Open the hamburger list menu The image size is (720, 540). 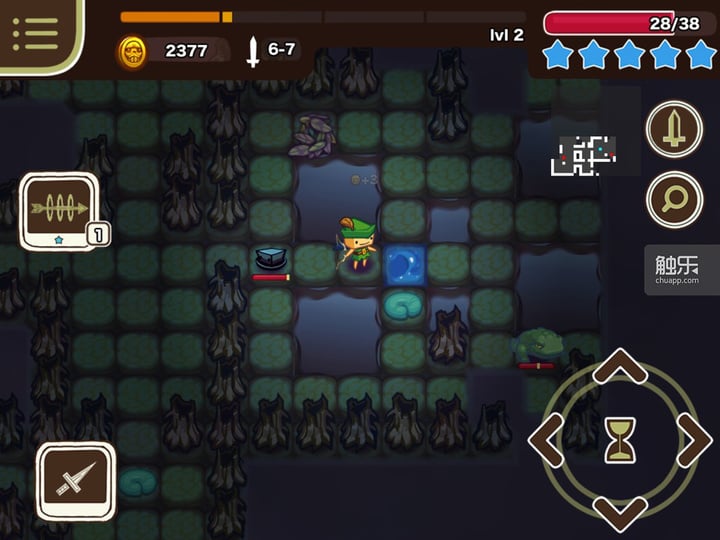pyautogui.click(x=34, y=33)
